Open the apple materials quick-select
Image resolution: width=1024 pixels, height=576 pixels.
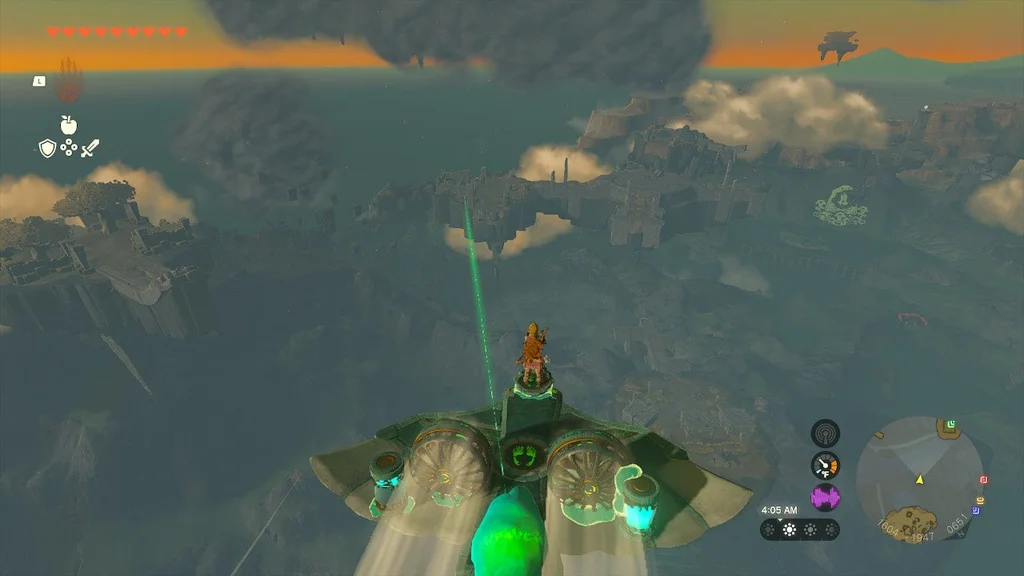(69, 125)
